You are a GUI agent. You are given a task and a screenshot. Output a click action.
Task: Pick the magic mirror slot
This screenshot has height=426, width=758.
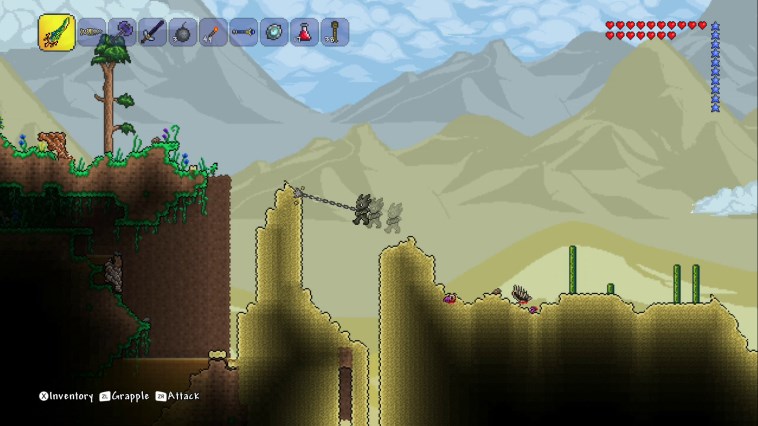(273, 32)
